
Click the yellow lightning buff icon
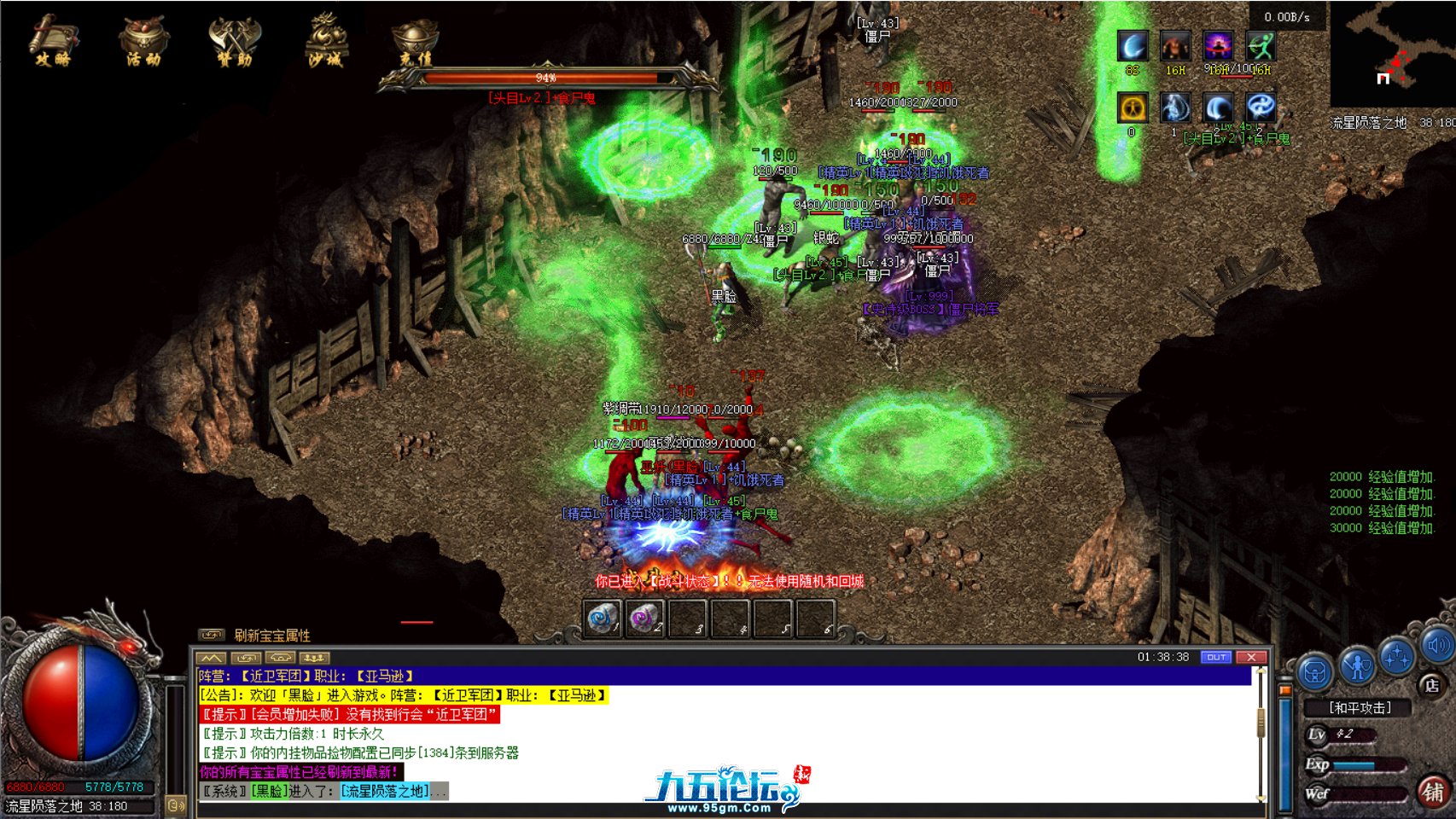pos(1133,107)
